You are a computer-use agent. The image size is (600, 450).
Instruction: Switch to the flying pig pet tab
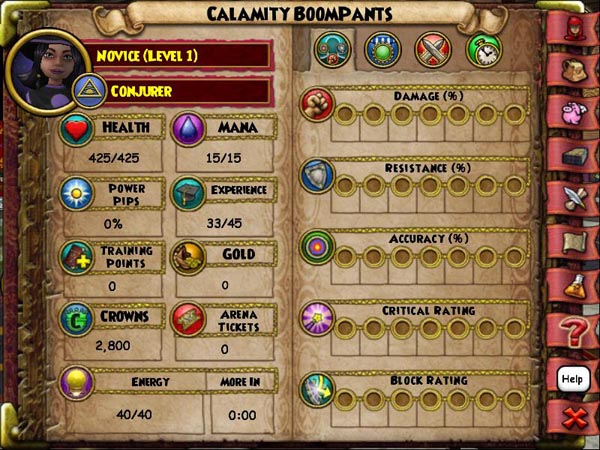[x=573, y=112]
